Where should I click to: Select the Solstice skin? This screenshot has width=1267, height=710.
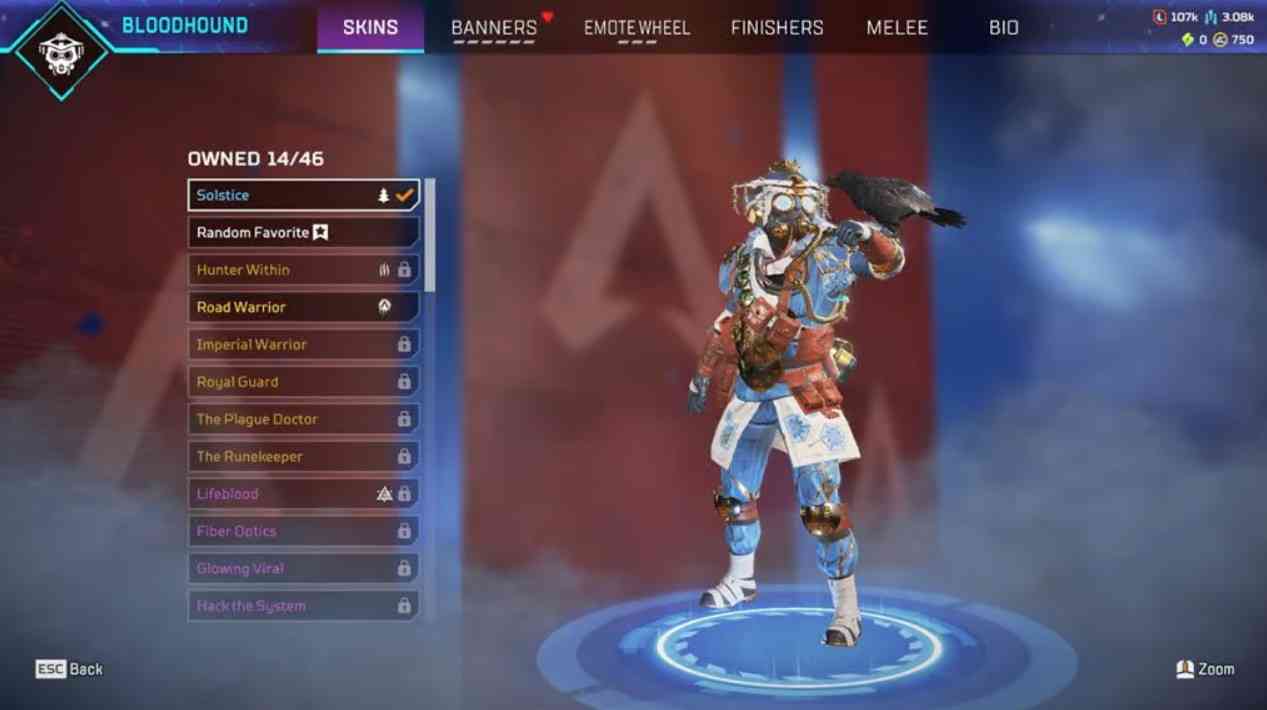(x=303, y=195)
